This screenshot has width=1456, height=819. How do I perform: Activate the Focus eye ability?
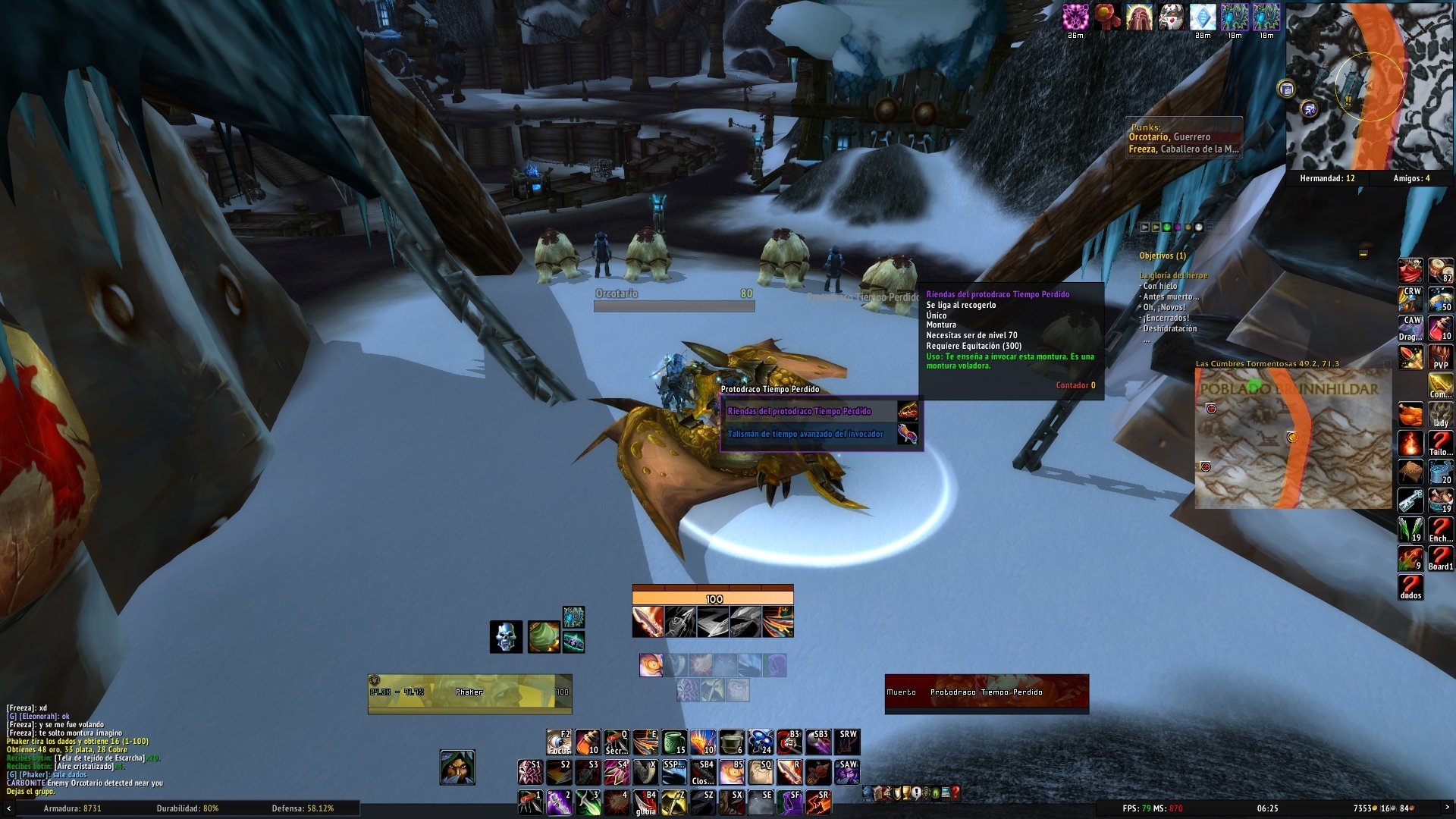coord(559,742)
